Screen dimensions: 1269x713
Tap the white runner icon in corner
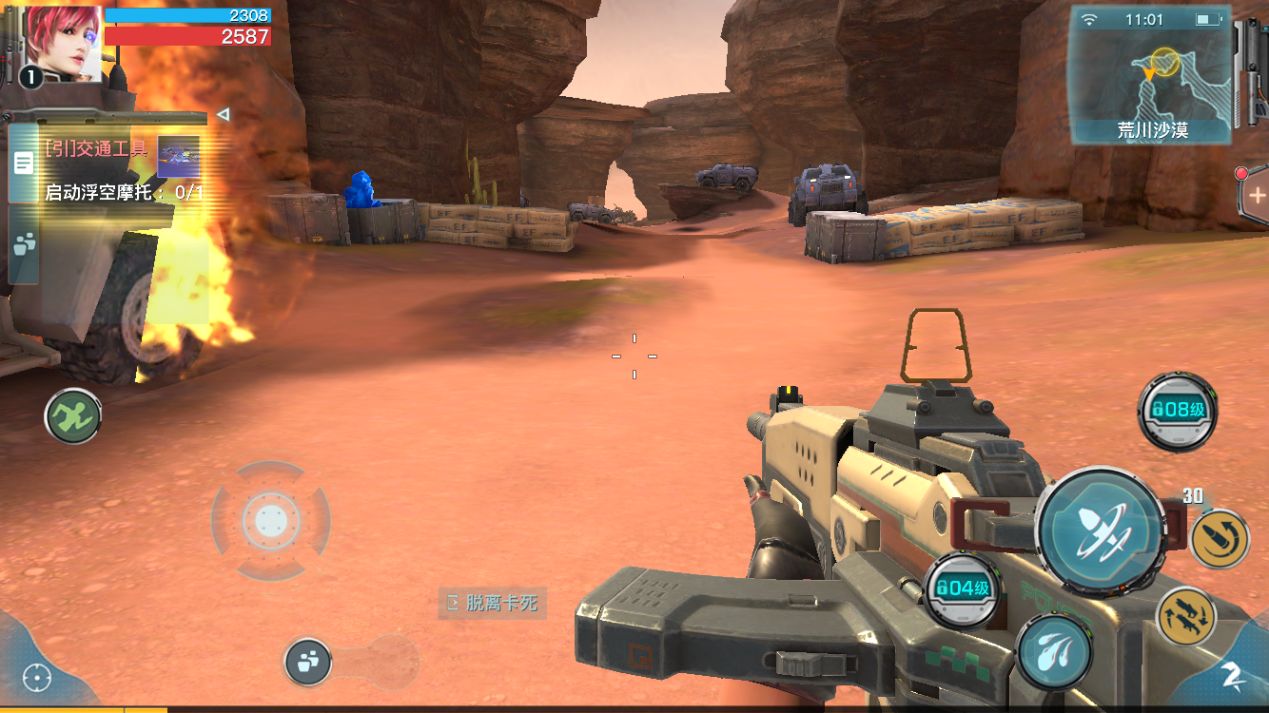[x=1232, y=676]
